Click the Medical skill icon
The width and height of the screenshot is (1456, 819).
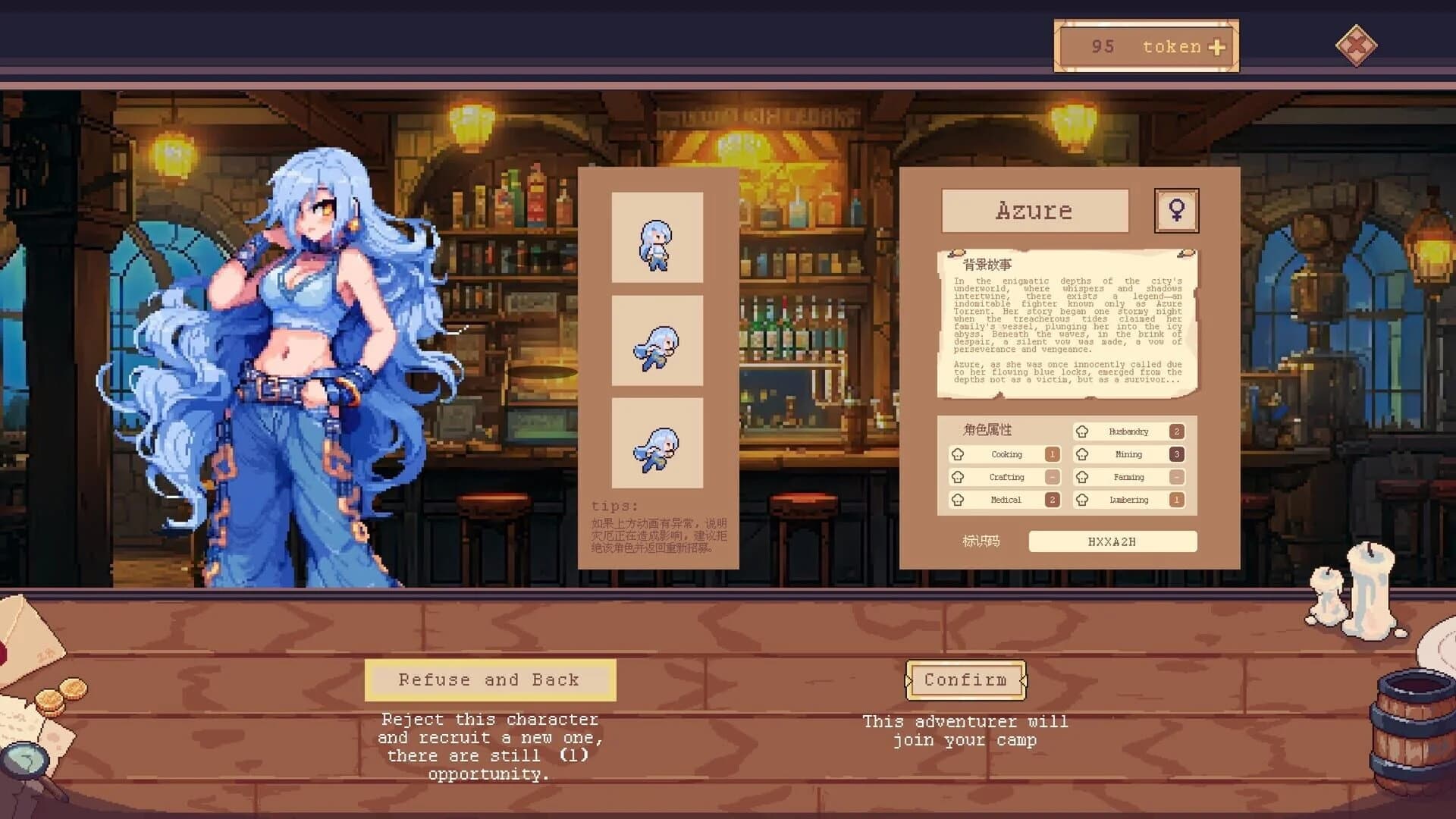[x=959, y=500]
